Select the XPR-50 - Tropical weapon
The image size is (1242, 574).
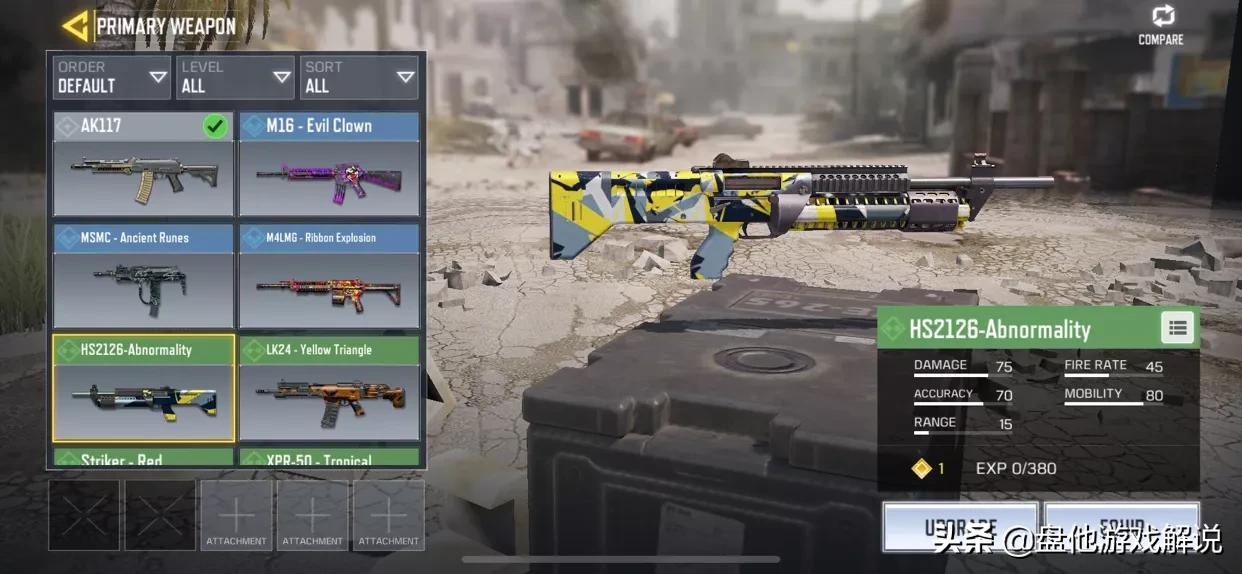[329, 459]
